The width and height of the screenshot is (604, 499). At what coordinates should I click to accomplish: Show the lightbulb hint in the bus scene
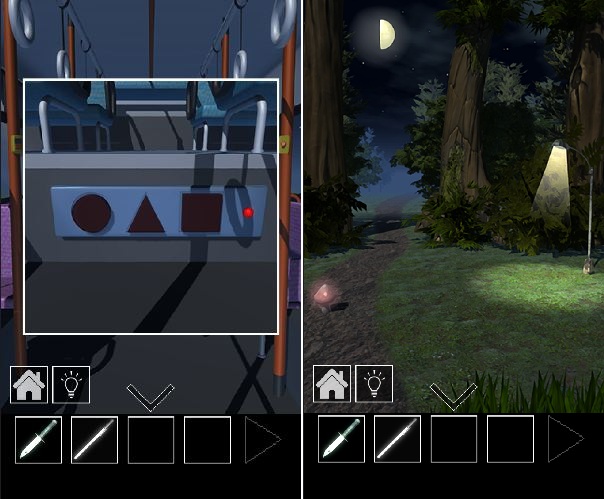(x=71, y=384)
